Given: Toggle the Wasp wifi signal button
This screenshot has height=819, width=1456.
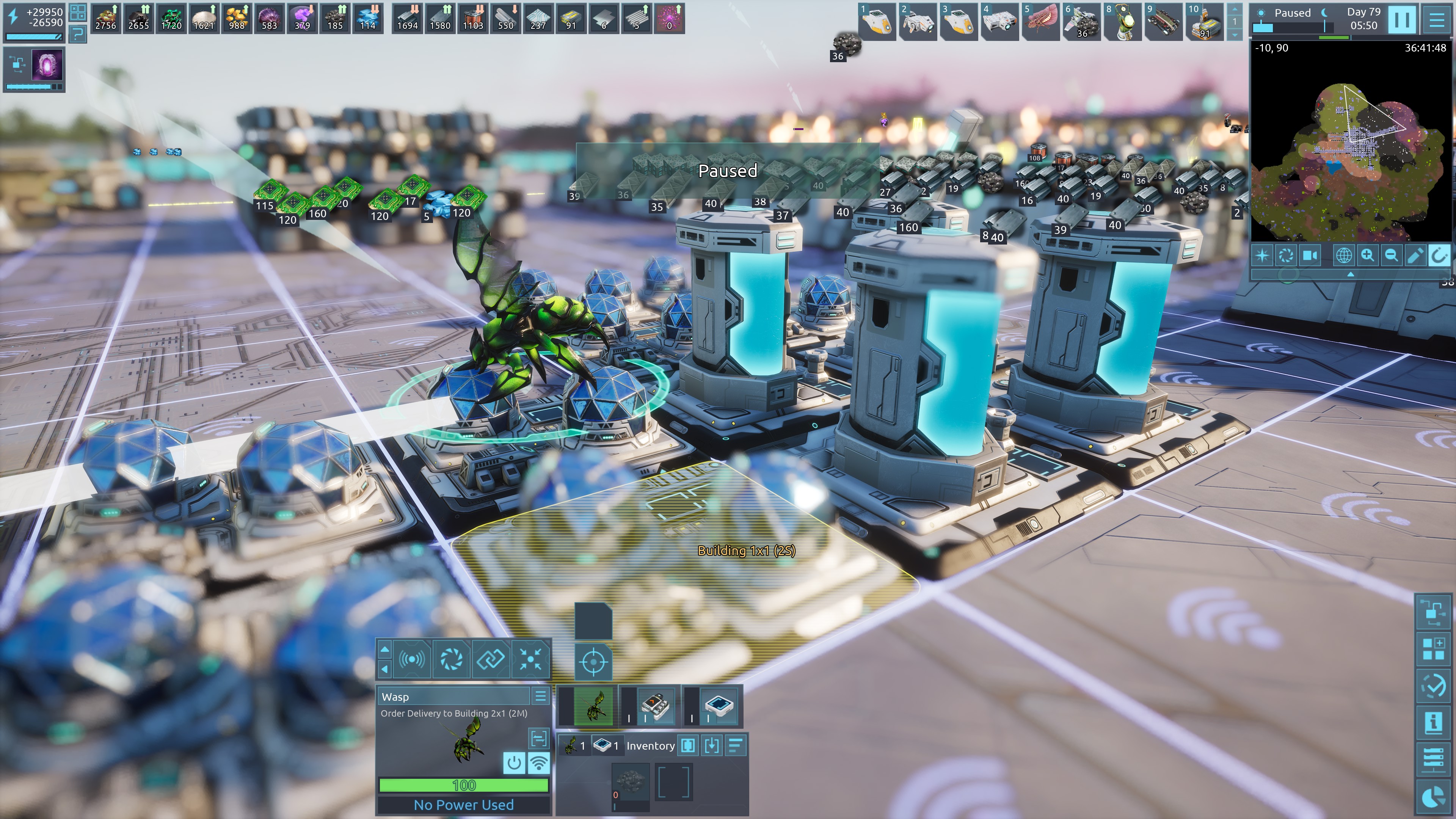Looking at the screenshot, I should click(539, 763).
